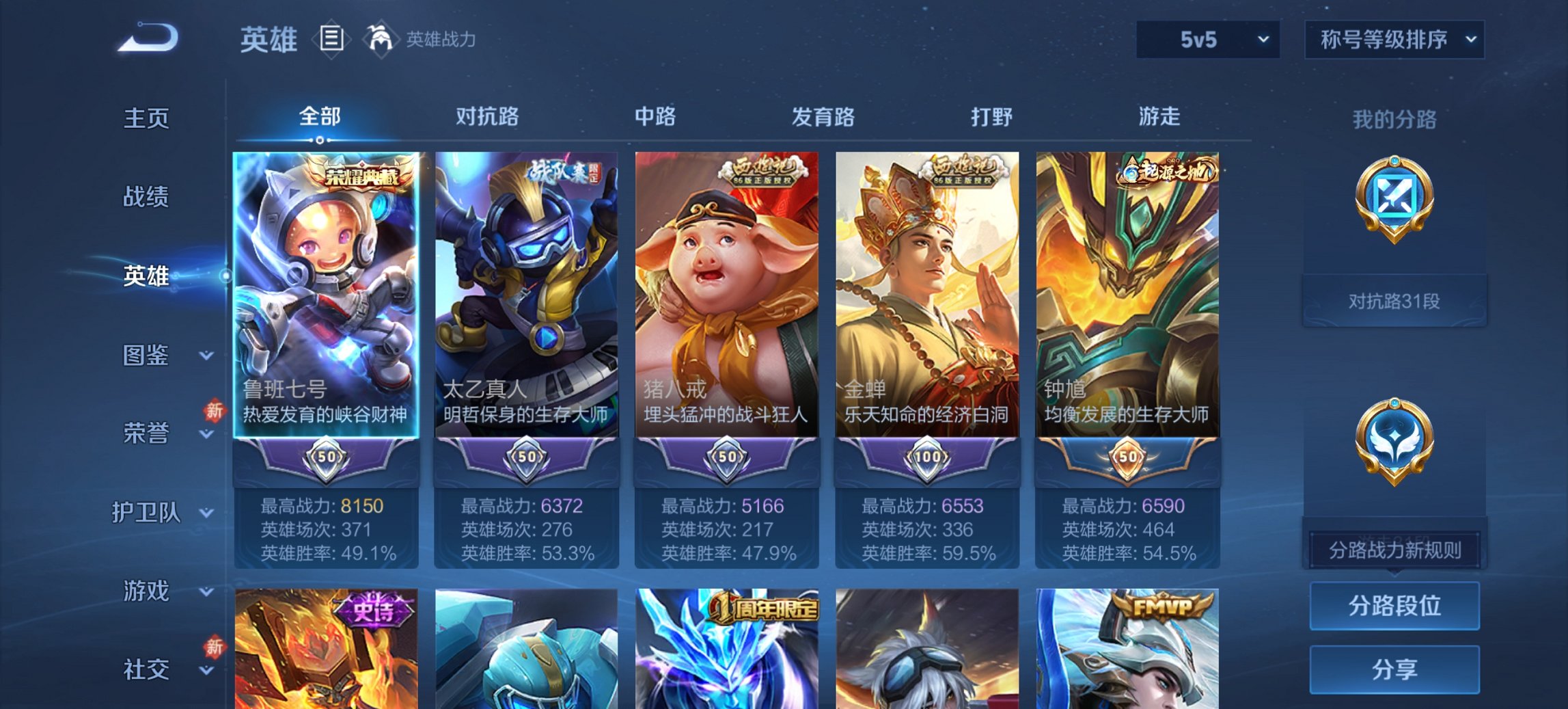Screen dimensions: 1568x709
Task: Open the hero list icon beside 英雄 title
Action: (331, 40)
